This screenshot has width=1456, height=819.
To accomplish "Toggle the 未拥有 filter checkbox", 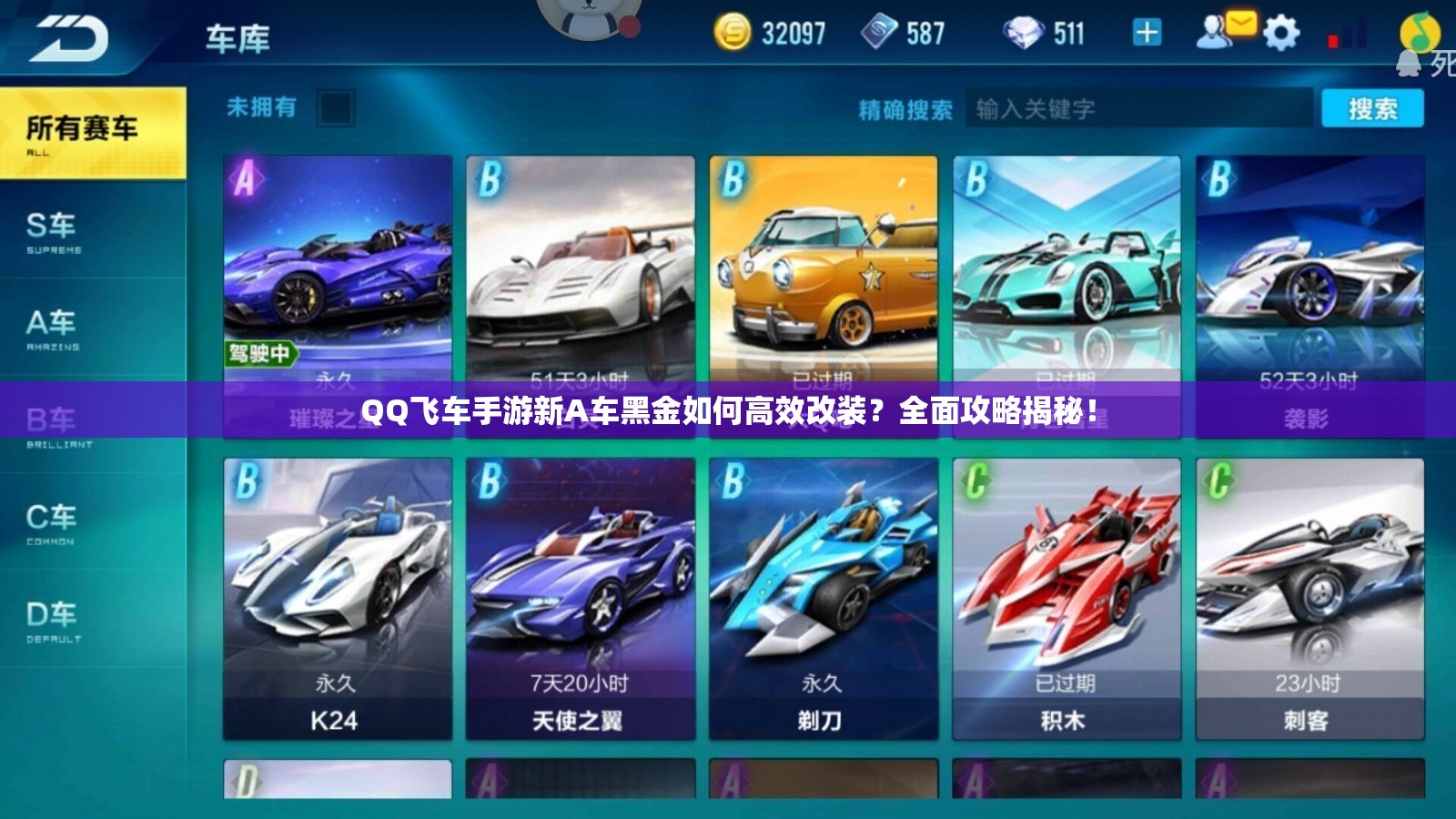I will (333, 108).
